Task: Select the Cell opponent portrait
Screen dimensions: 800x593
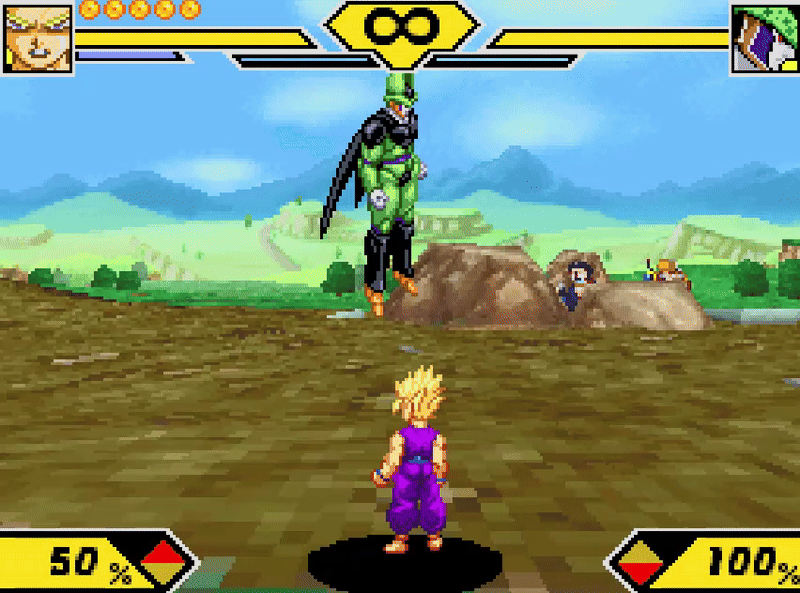Action: (764, 38)
